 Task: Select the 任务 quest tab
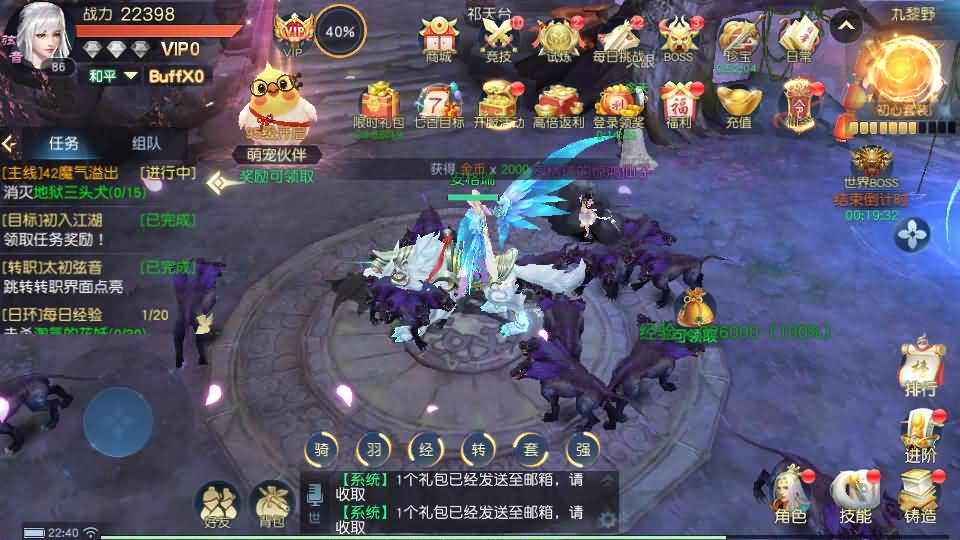[64, 143]
